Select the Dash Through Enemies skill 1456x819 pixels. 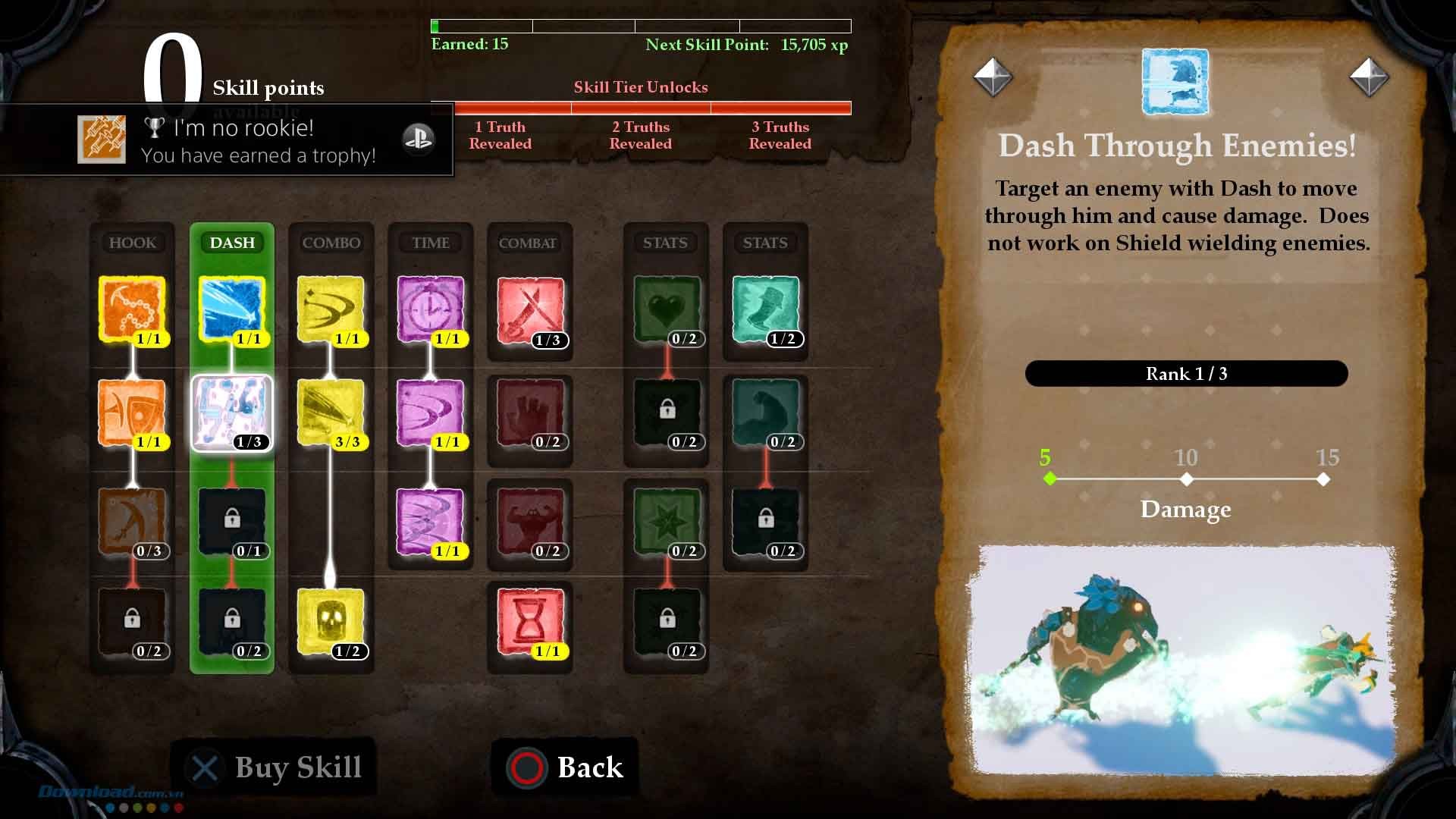click(232, 413)
